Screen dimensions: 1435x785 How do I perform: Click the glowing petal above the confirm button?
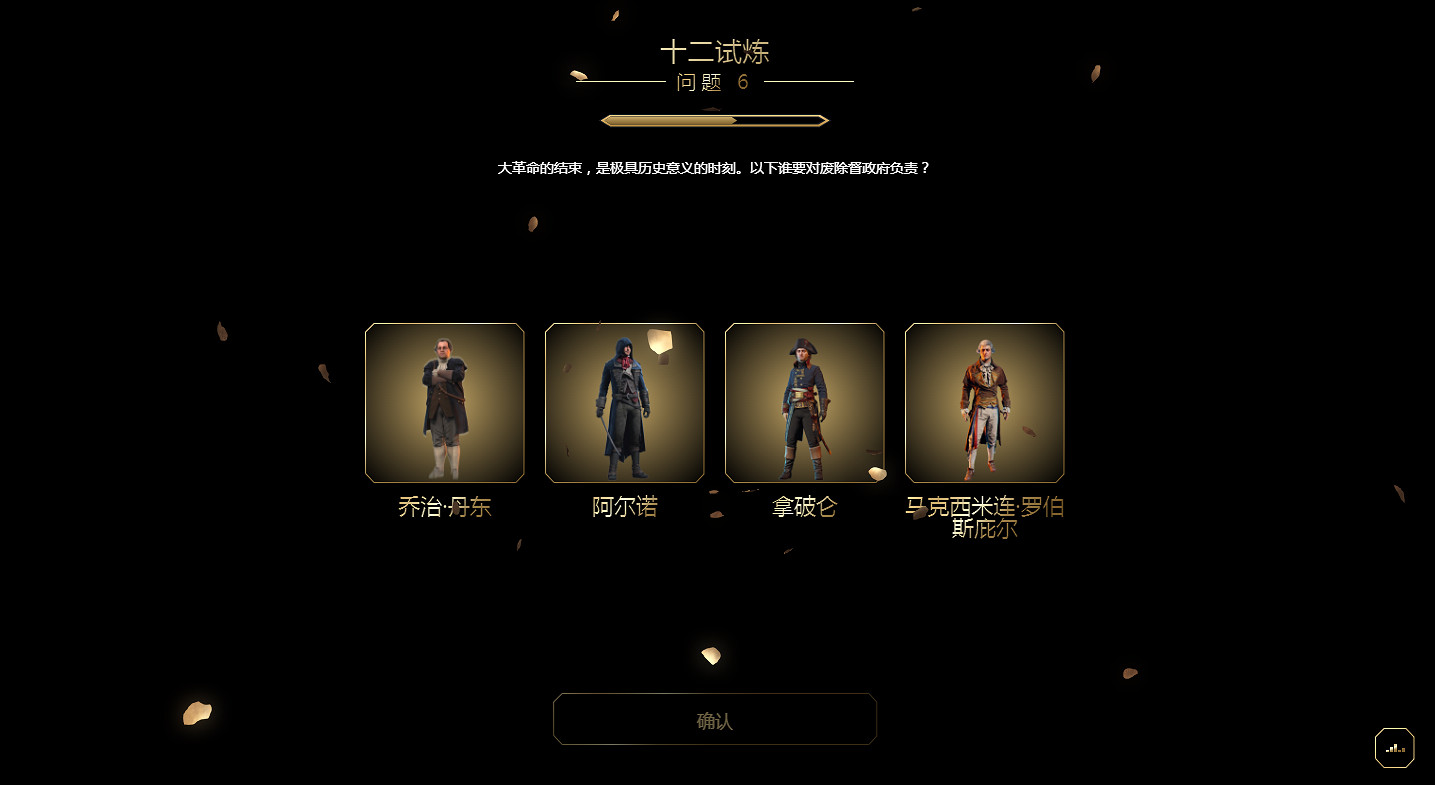(710, 655)
